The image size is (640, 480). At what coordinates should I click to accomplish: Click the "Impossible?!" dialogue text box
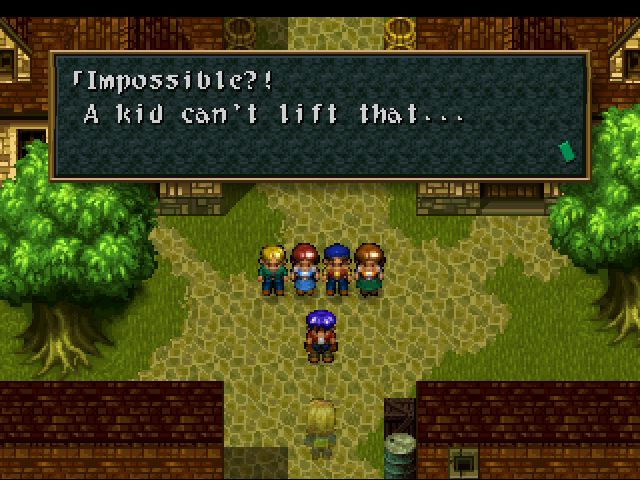(x=319, y=115)
